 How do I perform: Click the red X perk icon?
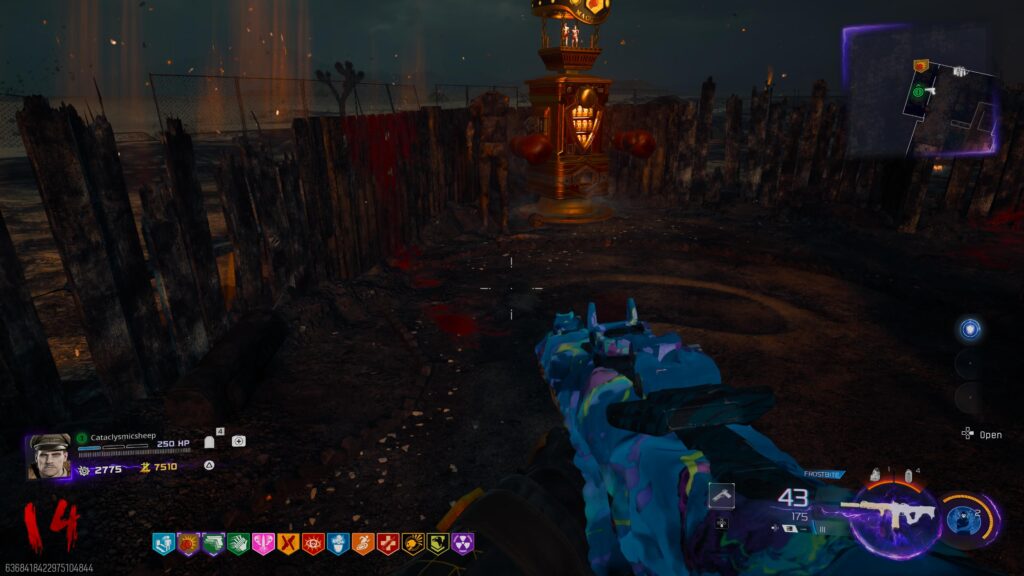pyautogui.click(x=287, y=544)
